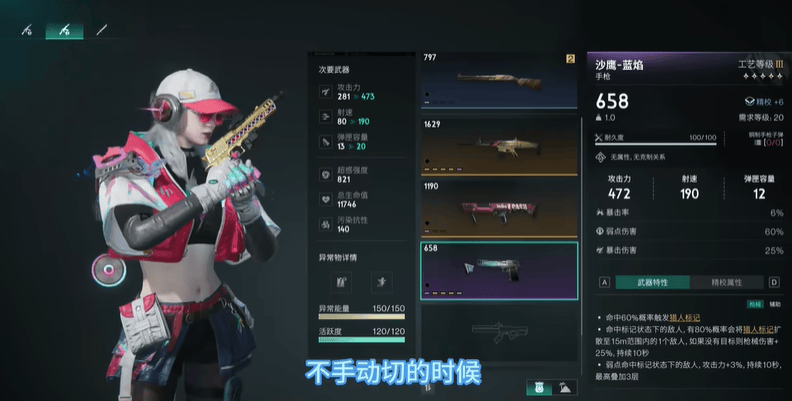Switch to the secondary weapon slot tab
Image resolution: width=792 pixels, height=401 pixels.
click(x=65, y=29)
